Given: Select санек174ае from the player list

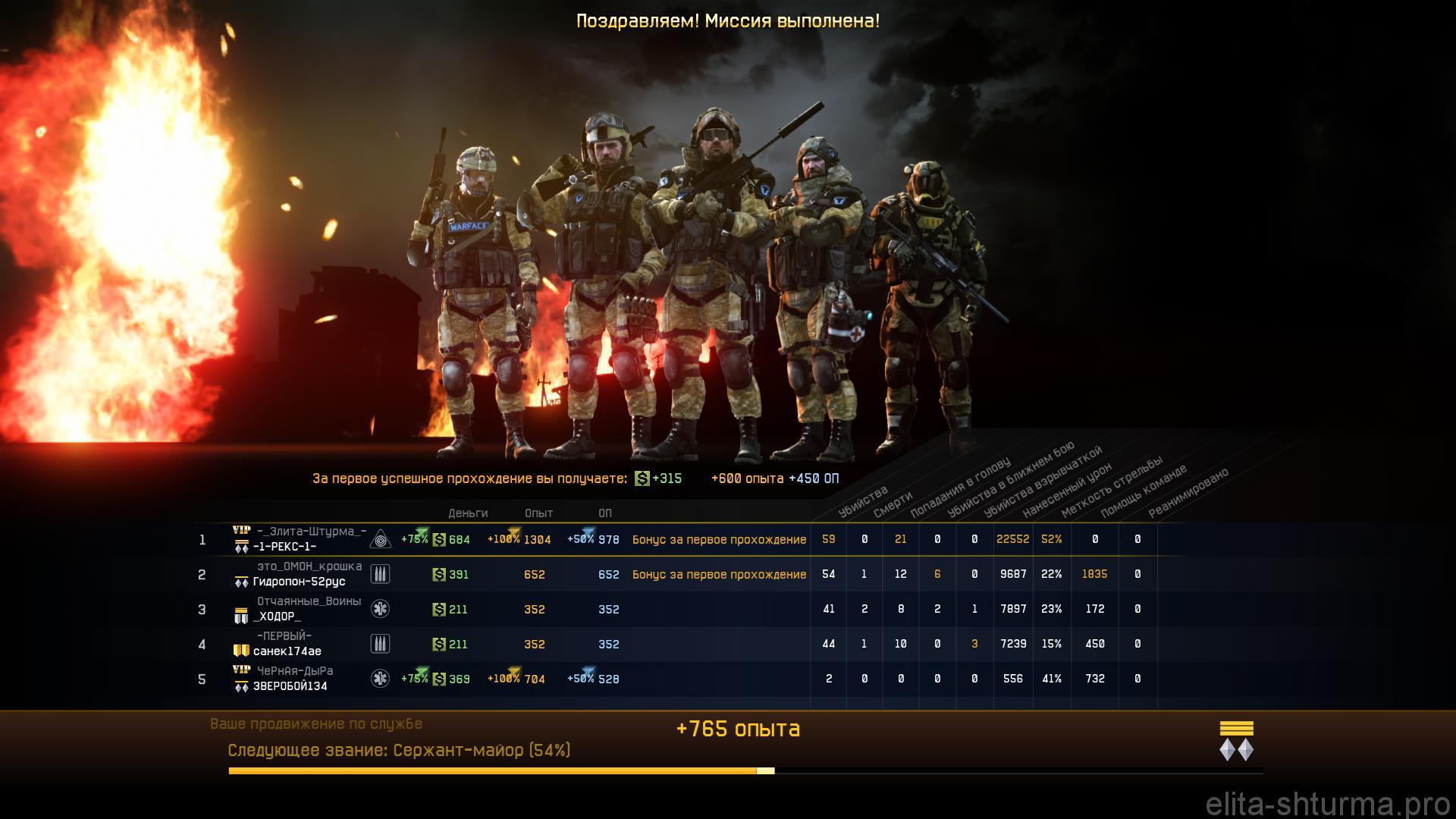Looking at the screenshot, I should (287, 651).
